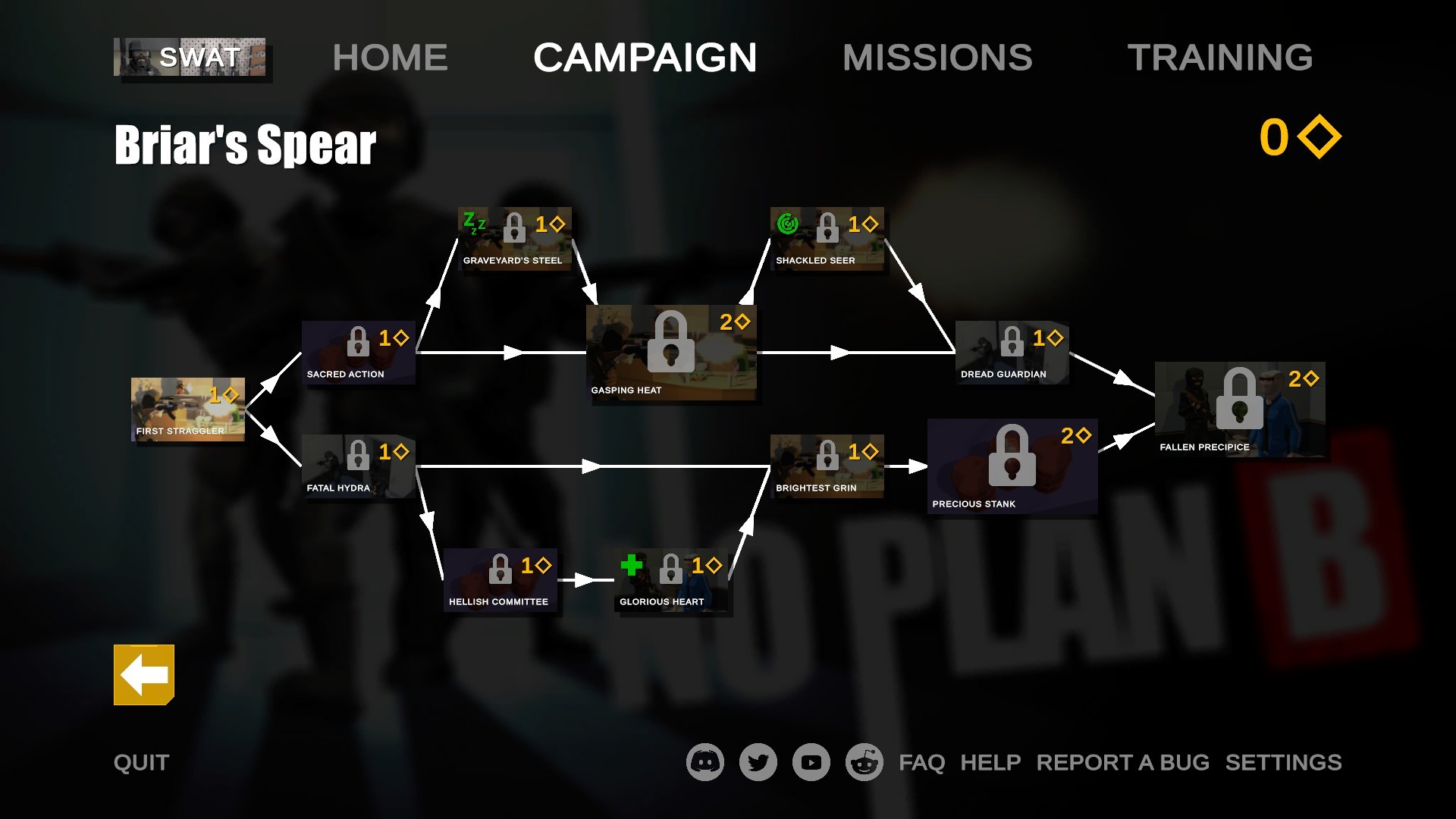Click the sleep modifier icon on Graveyard's Steel
This screenshot has height=819, width=1456.
pyautogui.click(x=473, y=222)
